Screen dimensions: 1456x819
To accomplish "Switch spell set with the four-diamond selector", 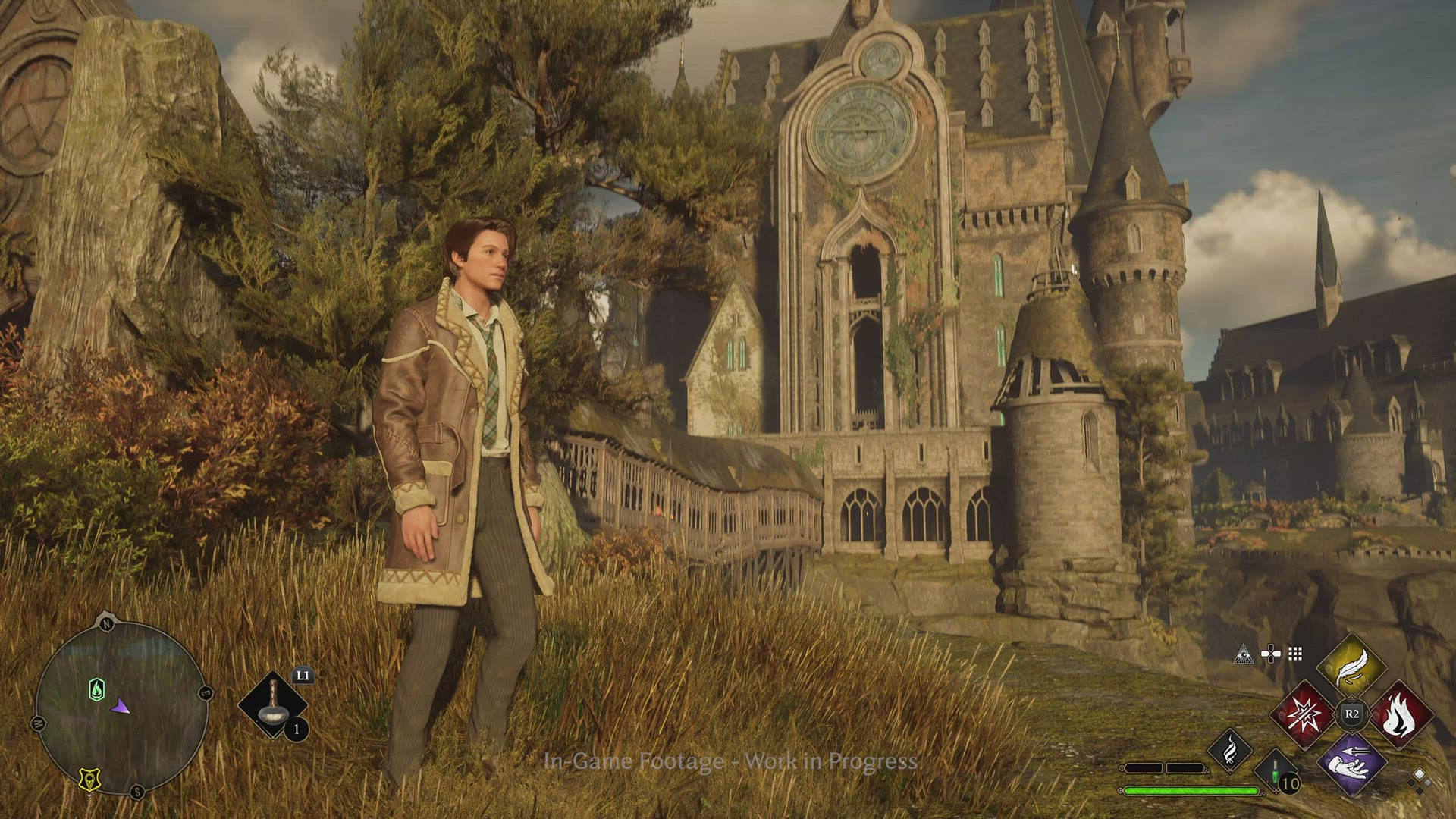I will [x=1419, y=779].
